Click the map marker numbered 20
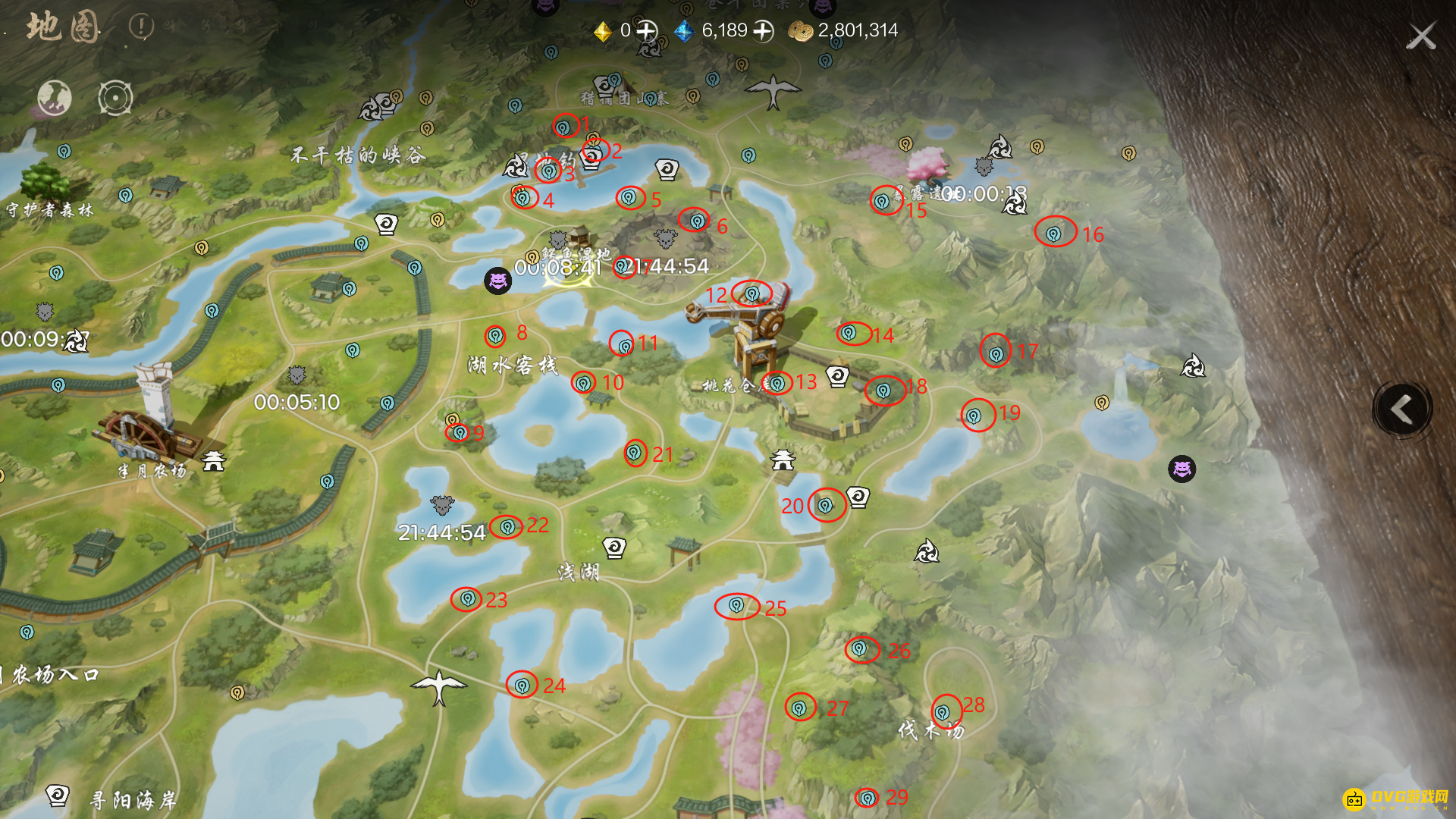The width and height of the screenshot is (1456, 819). coord(825,505)
